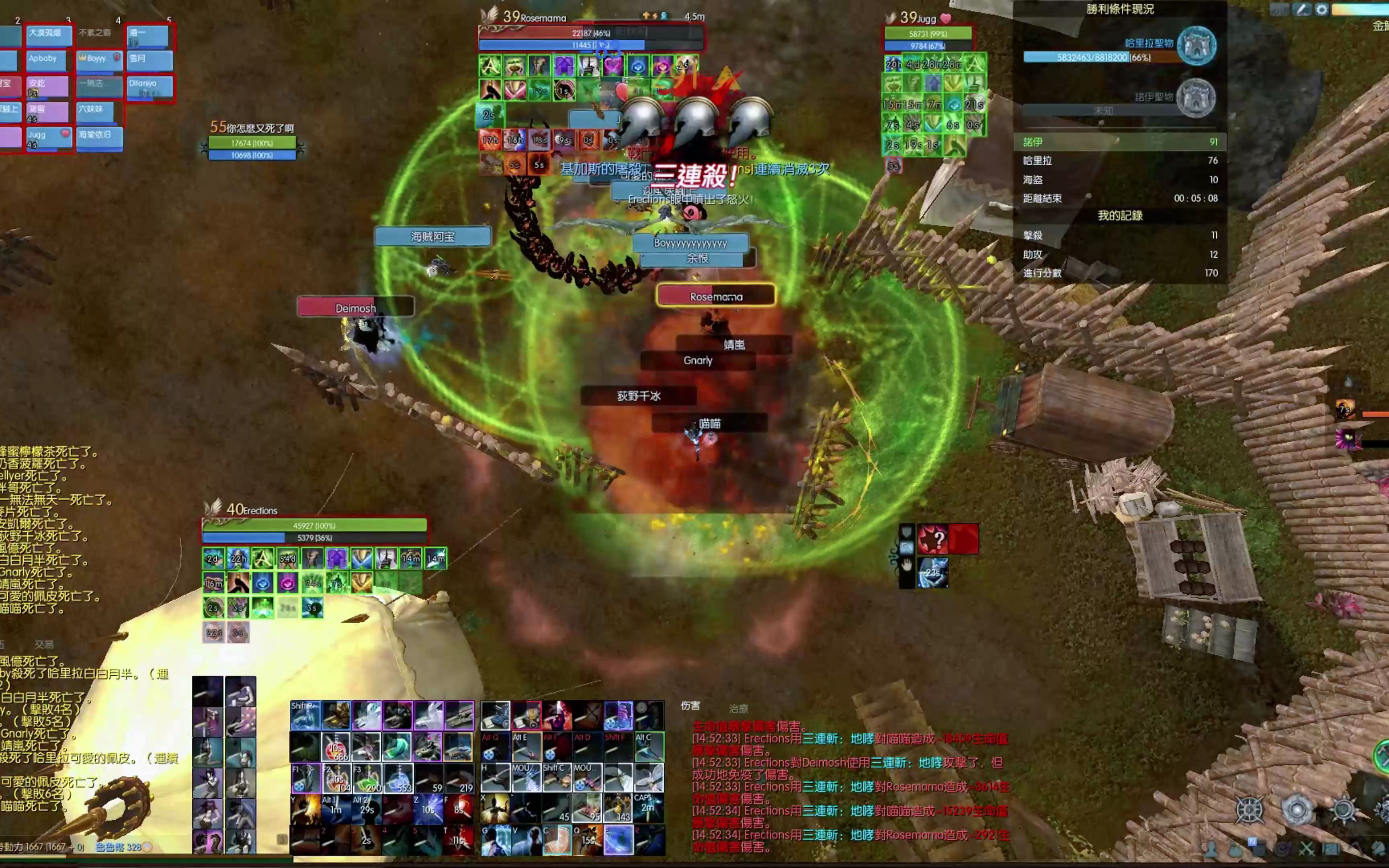Image resolution: width=1389 pixels, height=868 pixels.
Task: Select 大漠孤烟 in the raid frames
Action: (x=48, y=35)
